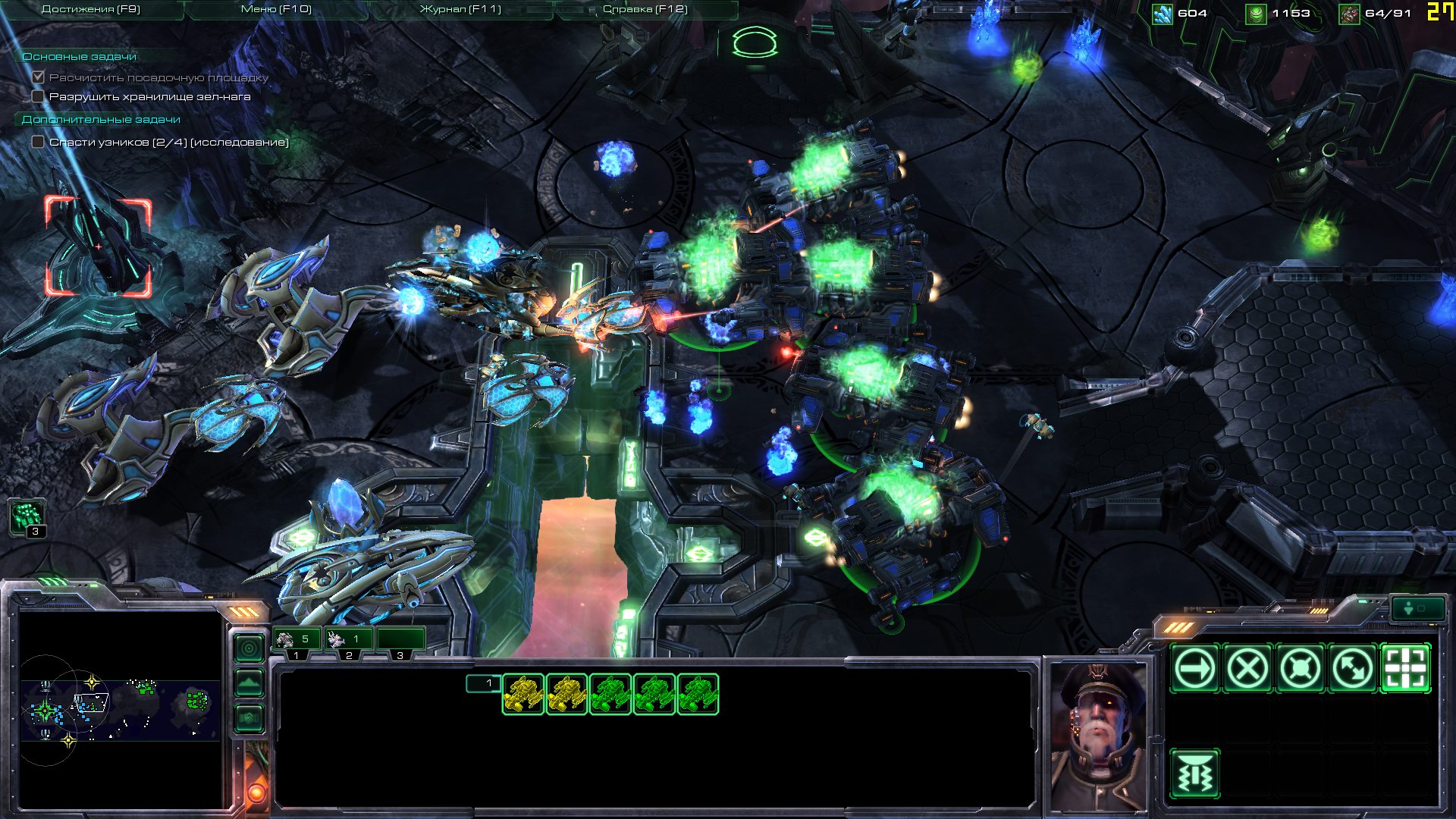Select the Move command arrow icon

[x=1194, y=669]
